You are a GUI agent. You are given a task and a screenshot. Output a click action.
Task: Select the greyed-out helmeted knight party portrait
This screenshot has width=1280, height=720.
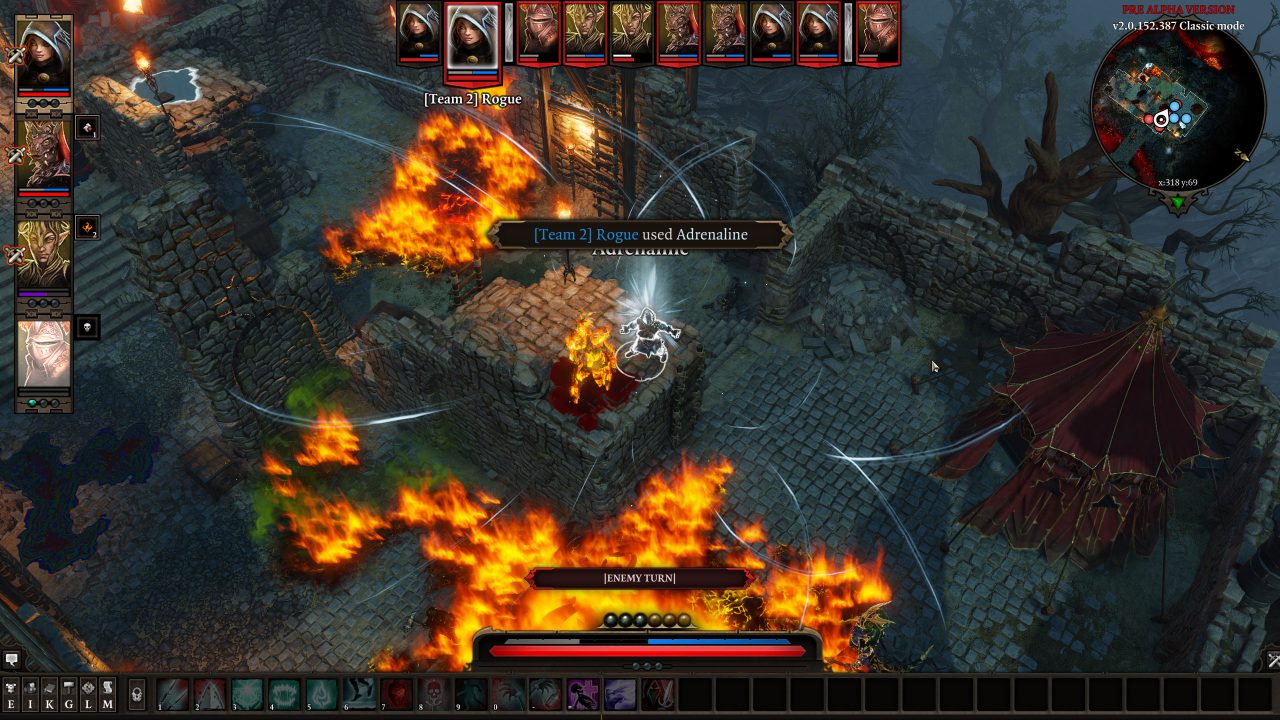point(44,353)
